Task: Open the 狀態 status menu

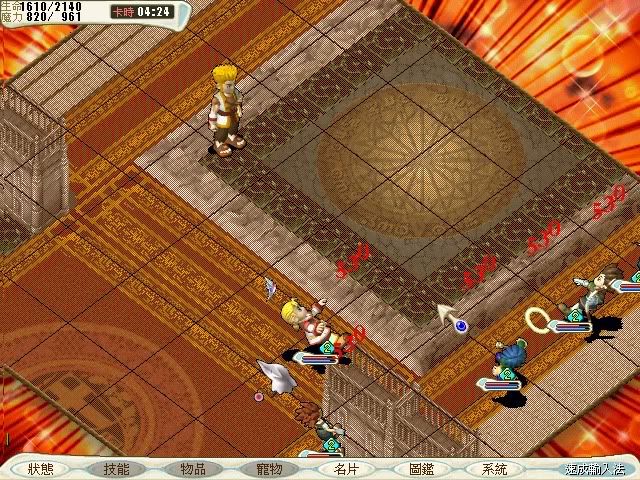Action: 41,468
